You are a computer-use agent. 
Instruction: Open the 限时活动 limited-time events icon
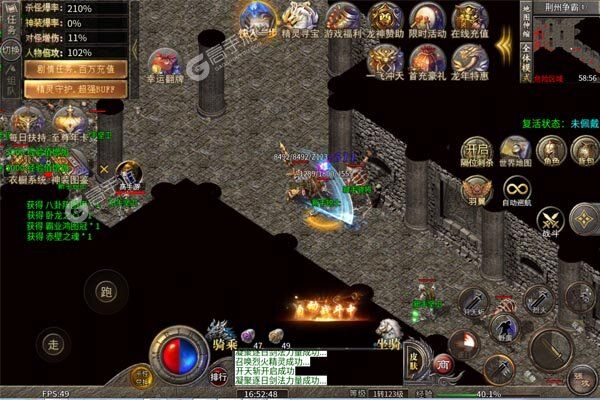(x=428, y=17)
